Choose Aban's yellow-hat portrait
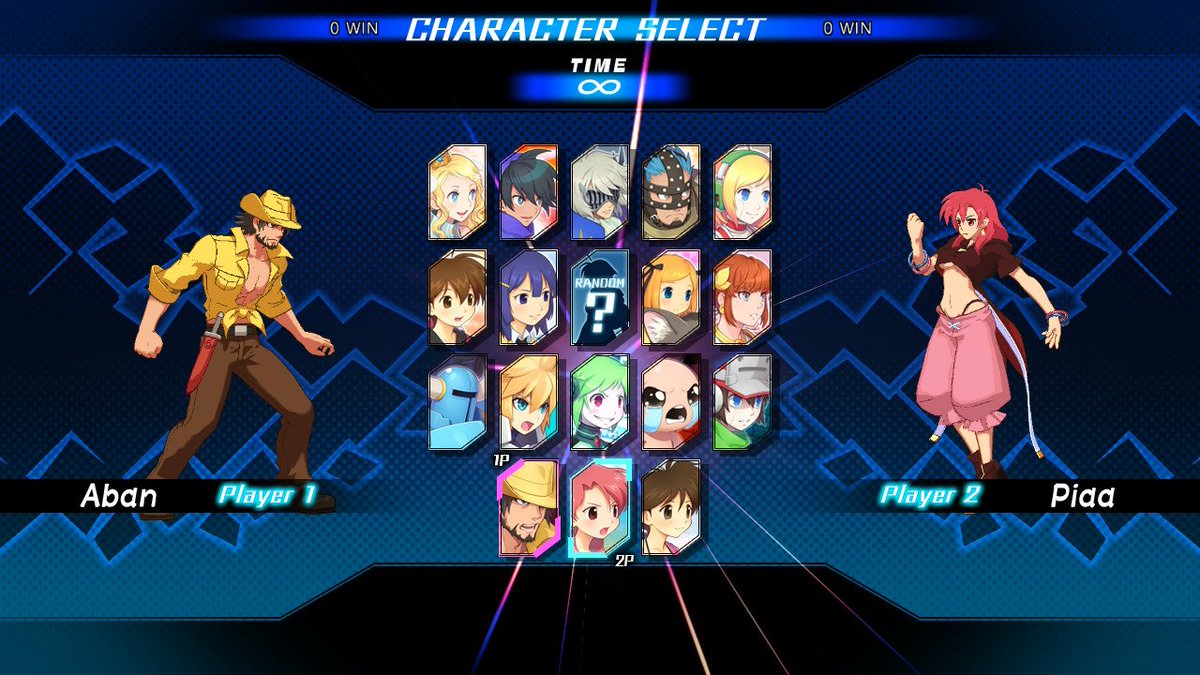Viewport: 1200px width, 675px height. pyautogui.click(x=529, y=507)
